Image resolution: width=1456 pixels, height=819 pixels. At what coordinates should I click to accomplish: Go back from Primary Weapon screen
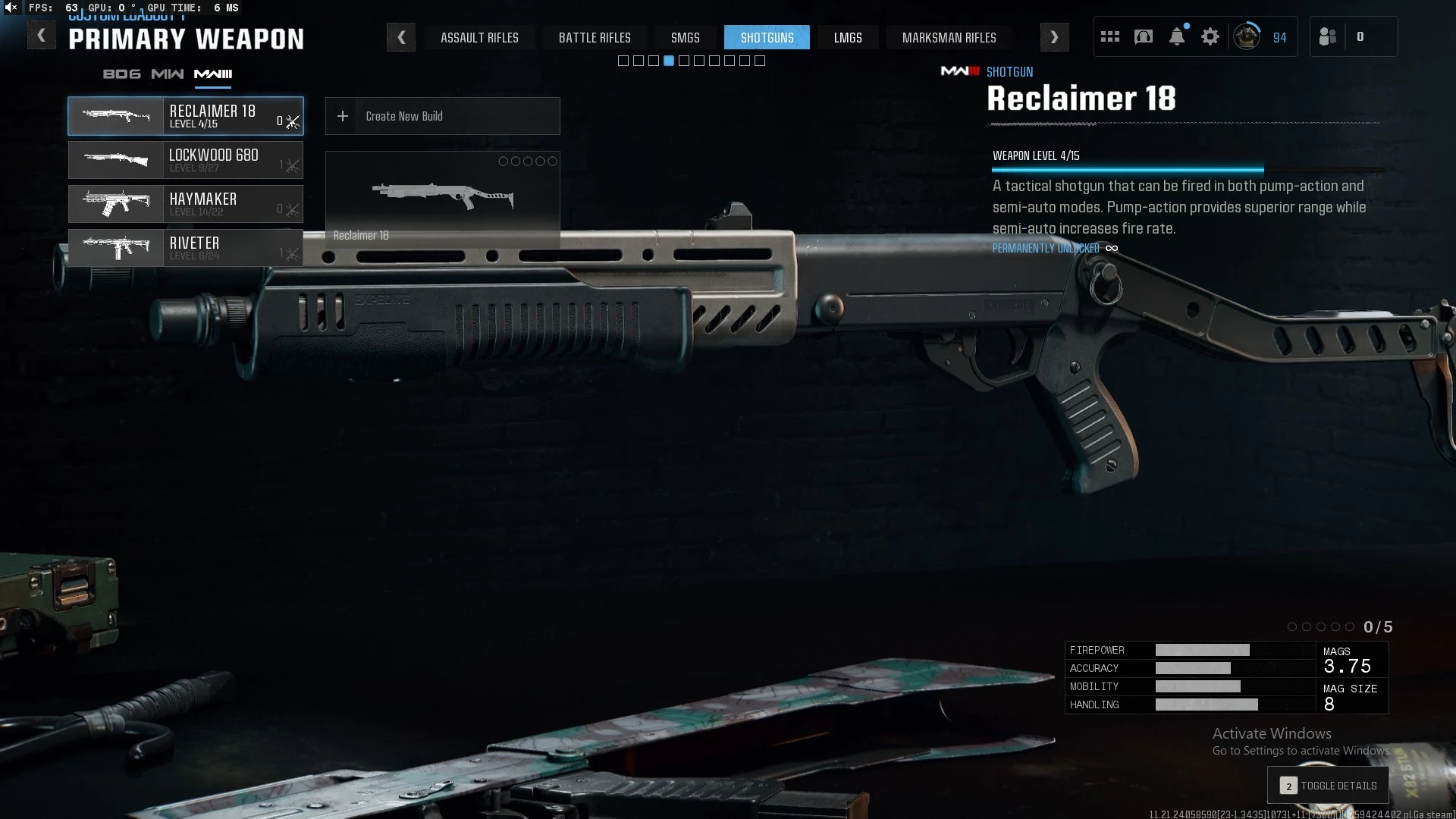pos(41,36)
